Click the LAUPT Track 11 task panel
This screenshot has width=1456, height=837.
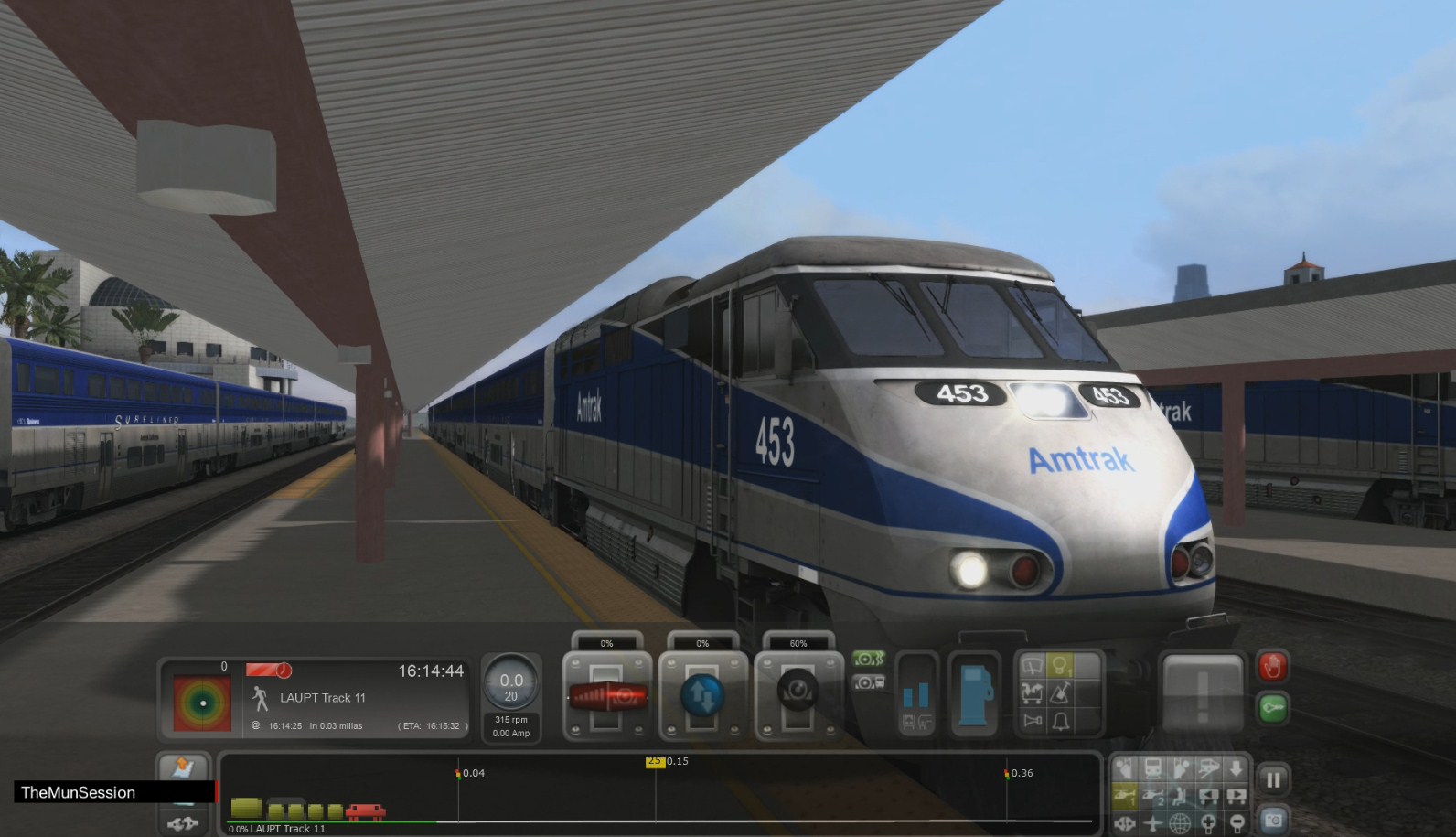(325, 698)
